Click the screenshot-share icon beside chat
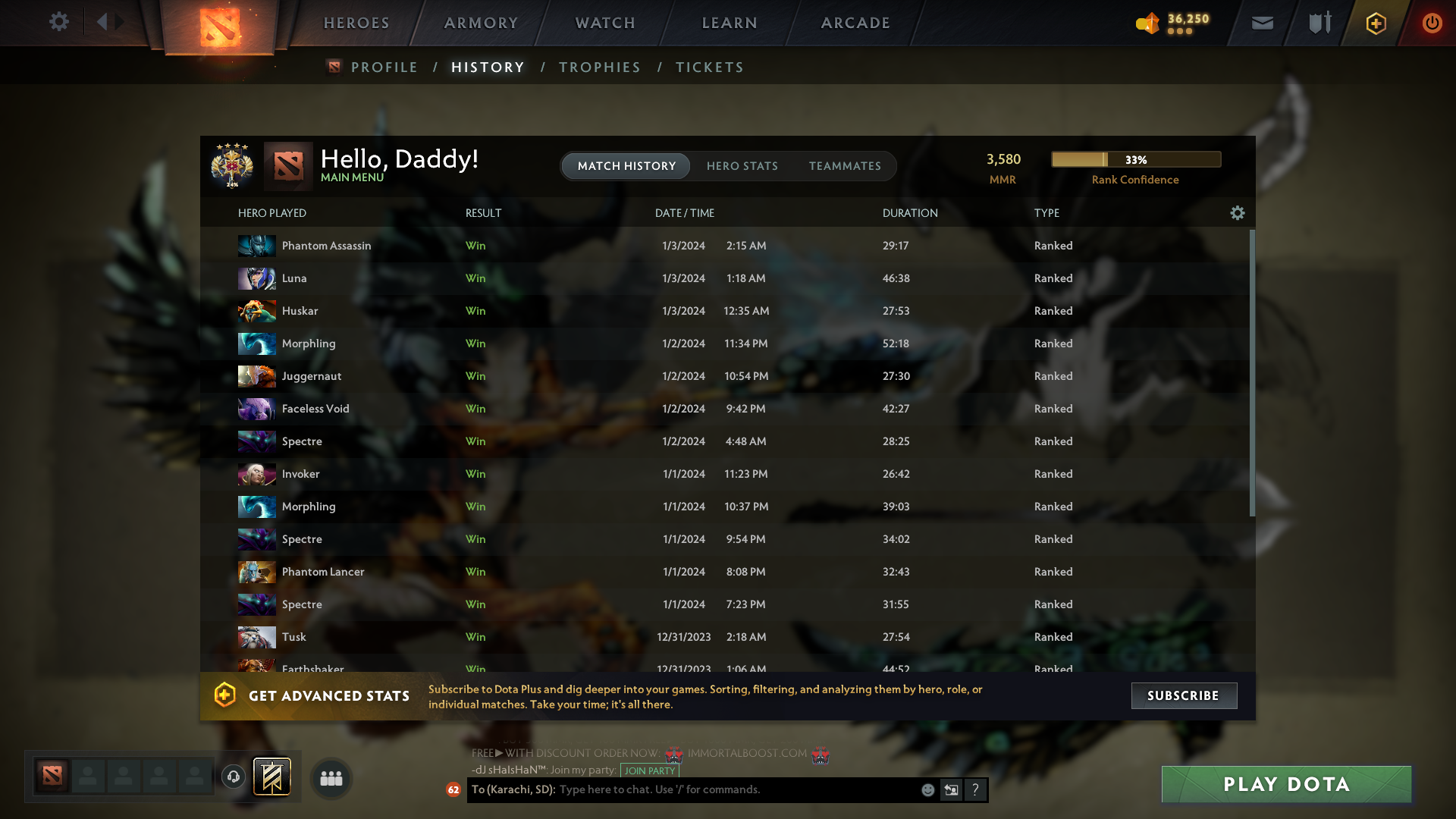This screenshot has width=1456, height=819. [952, 789]
